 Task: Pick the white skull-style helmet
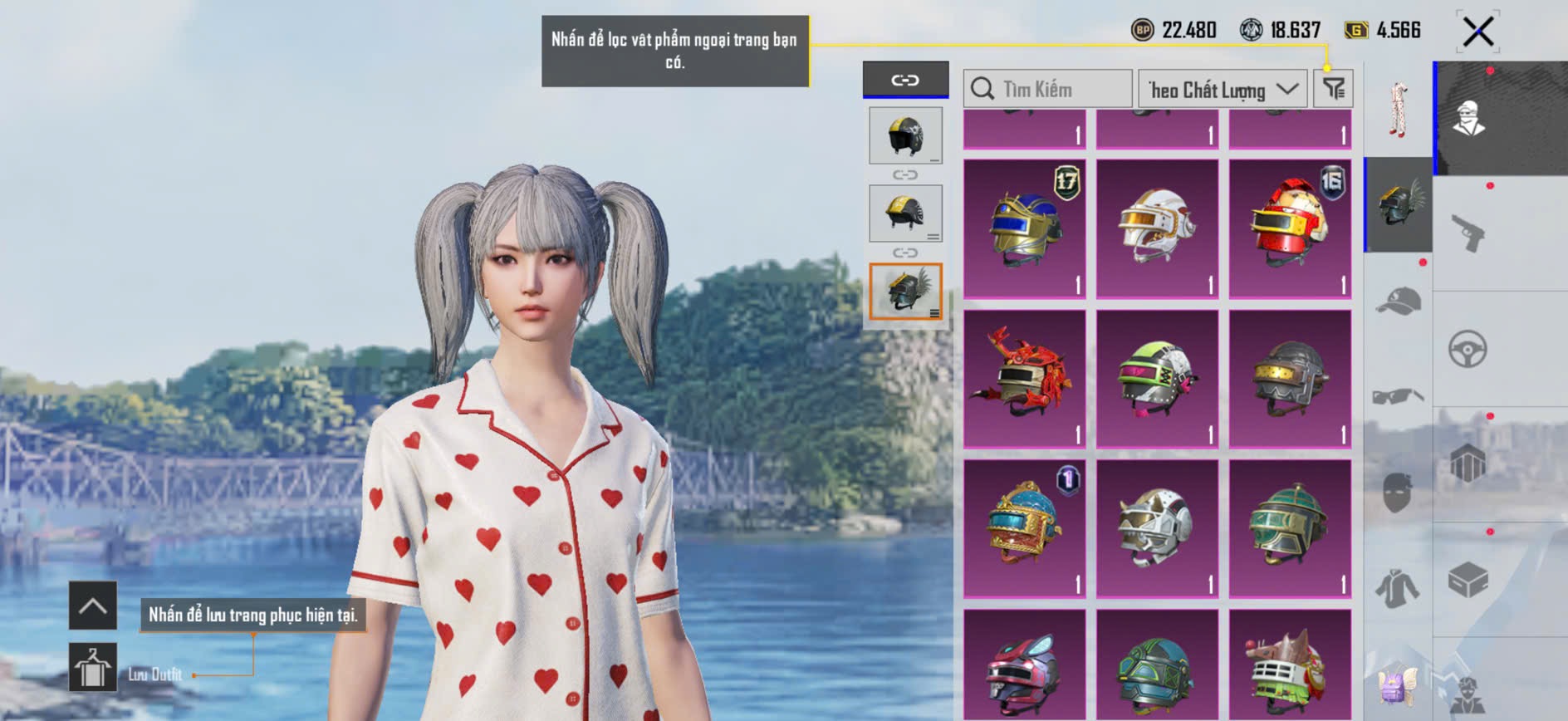point(1157,528)
